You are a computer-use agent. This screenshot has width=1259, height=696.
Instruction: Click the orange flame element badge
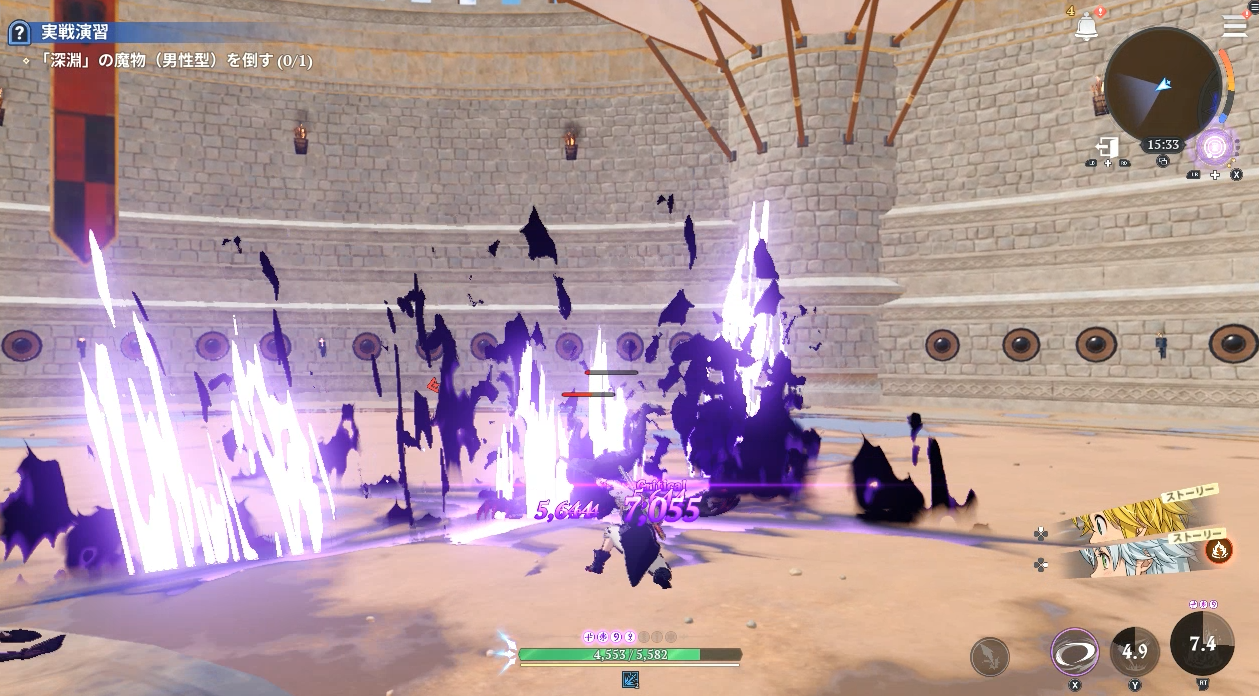[1217, 549]
